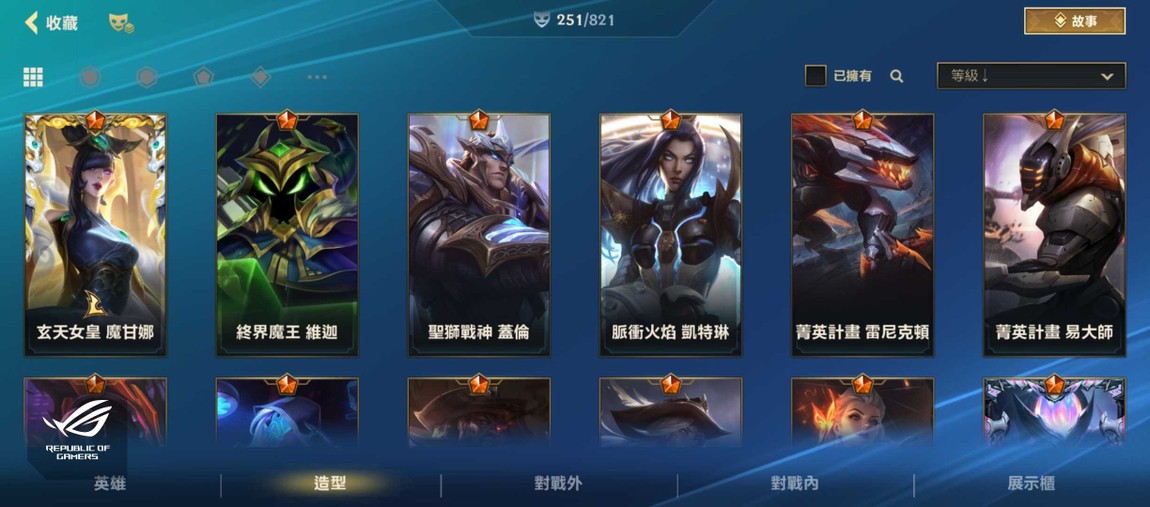Choose the three-dot more filters icon
The image size is (1150, 507).
(x=317, y=77)
